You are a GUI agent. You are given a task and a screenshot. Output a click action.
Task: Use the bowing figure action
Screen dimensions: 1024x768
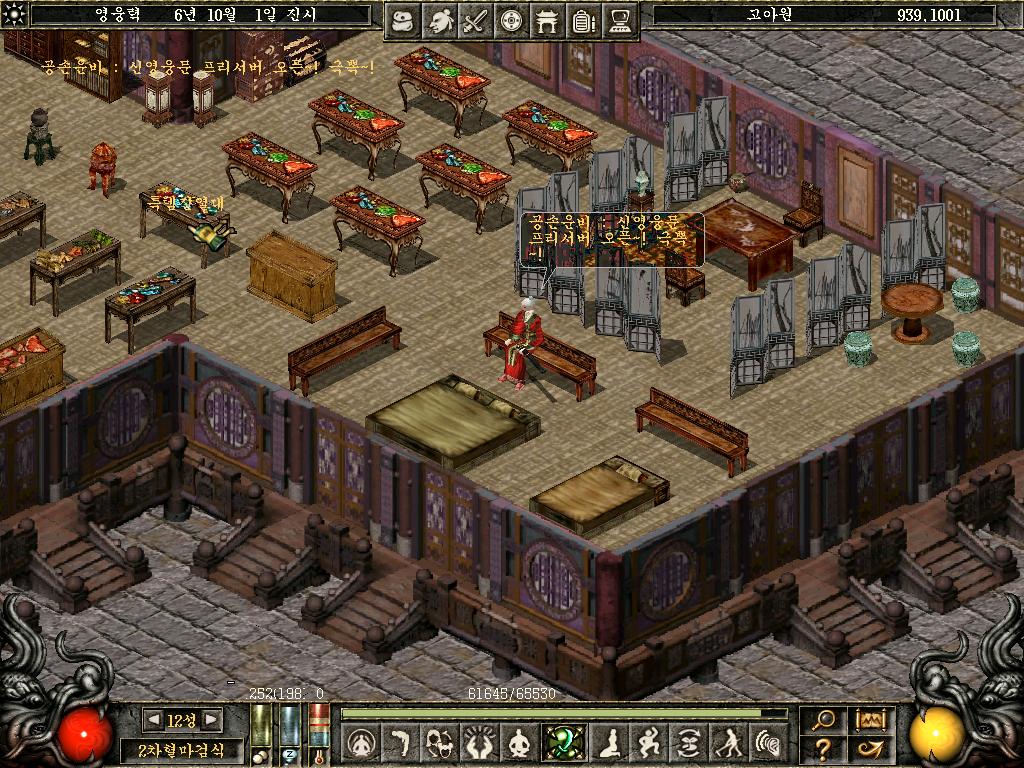399,743
